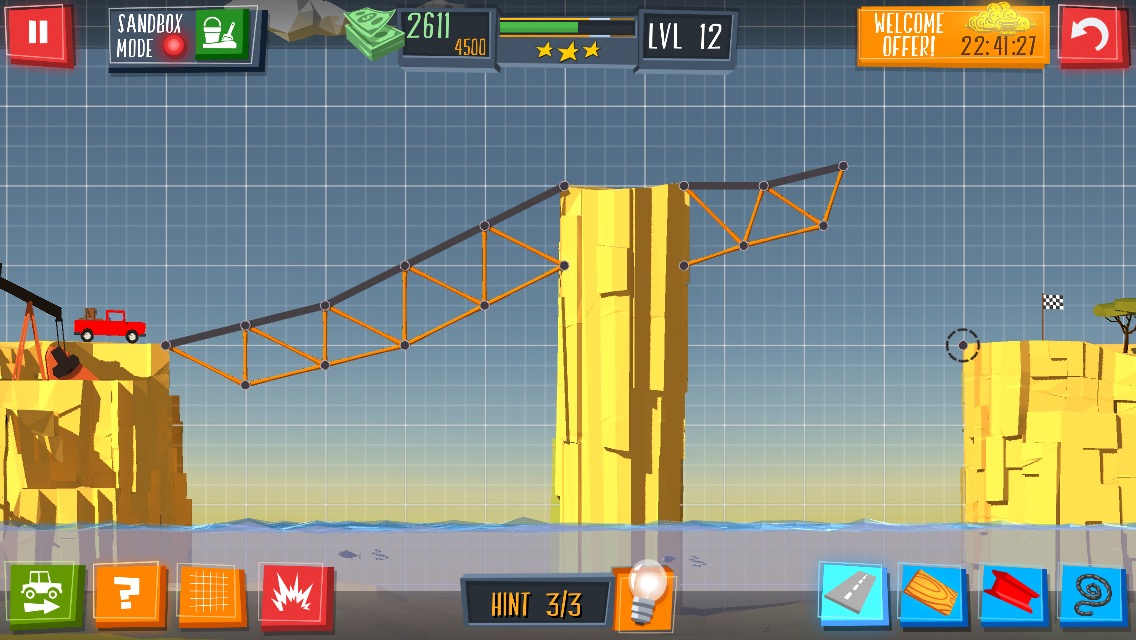
Task: Open the orange question mark help
Action: click(126, 594)
